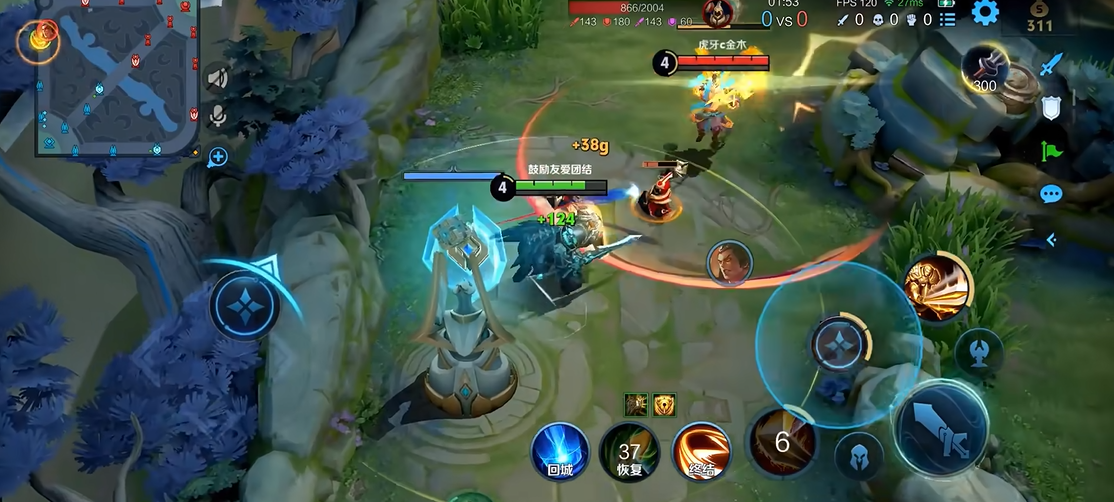Activate the 回城 recall spell
The height and width of the screenshot is (502, 1114).
[559, 451]
